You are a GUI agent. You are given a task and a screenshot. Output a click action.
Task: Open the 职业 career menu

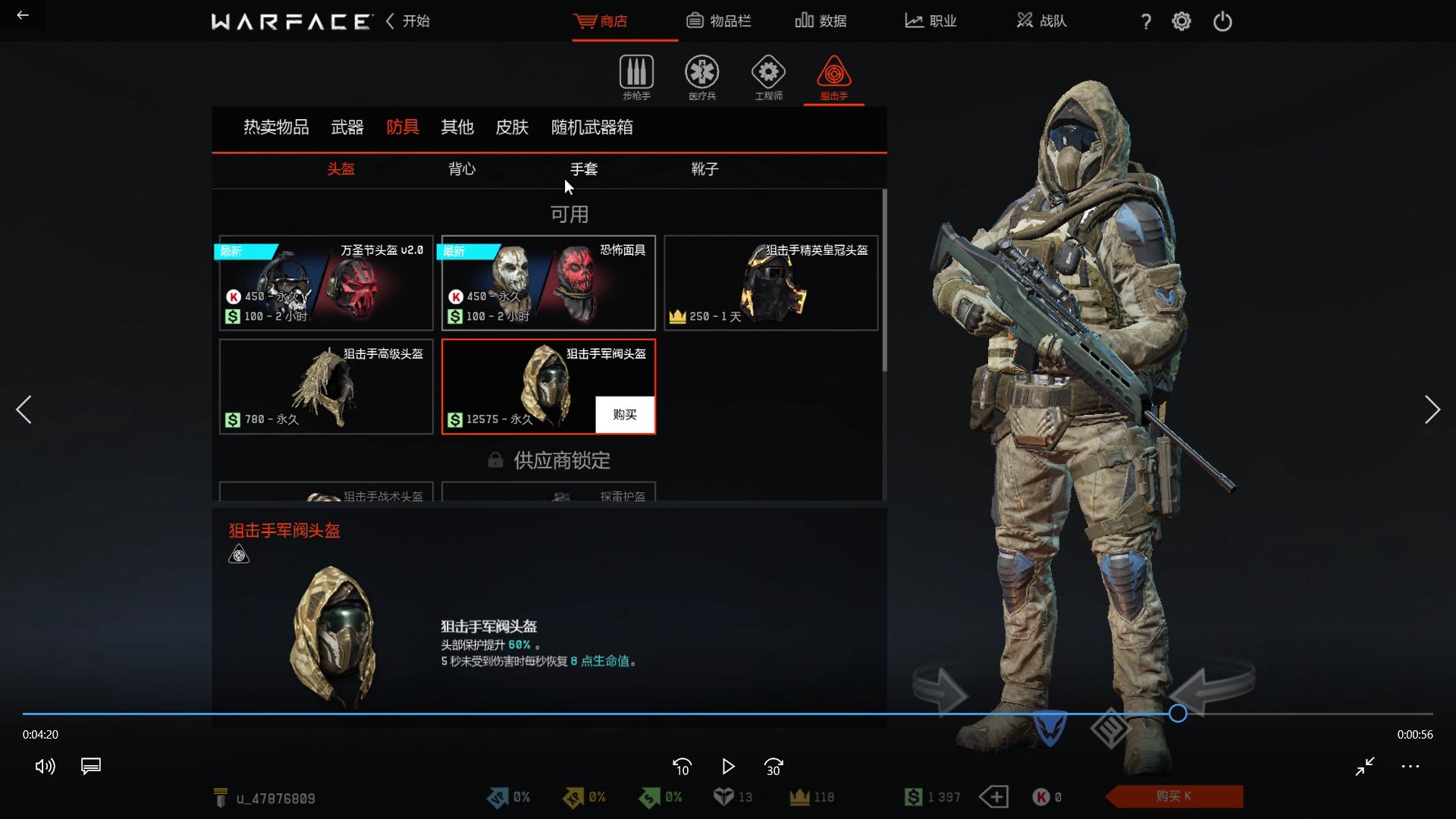[x=930, y=21]
